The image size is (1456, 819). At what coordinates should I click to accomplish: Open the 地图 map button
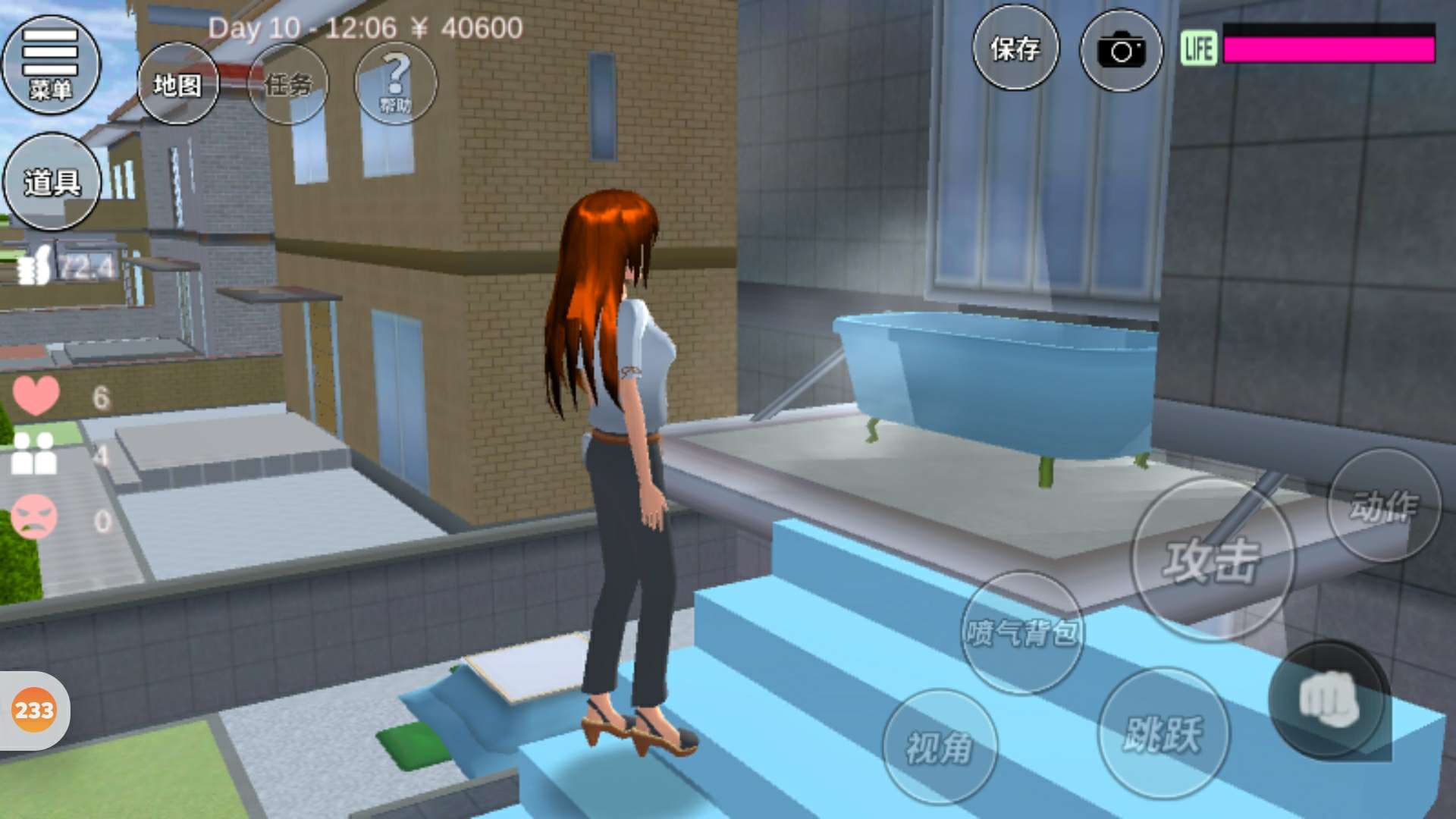(x=178, y=84)
